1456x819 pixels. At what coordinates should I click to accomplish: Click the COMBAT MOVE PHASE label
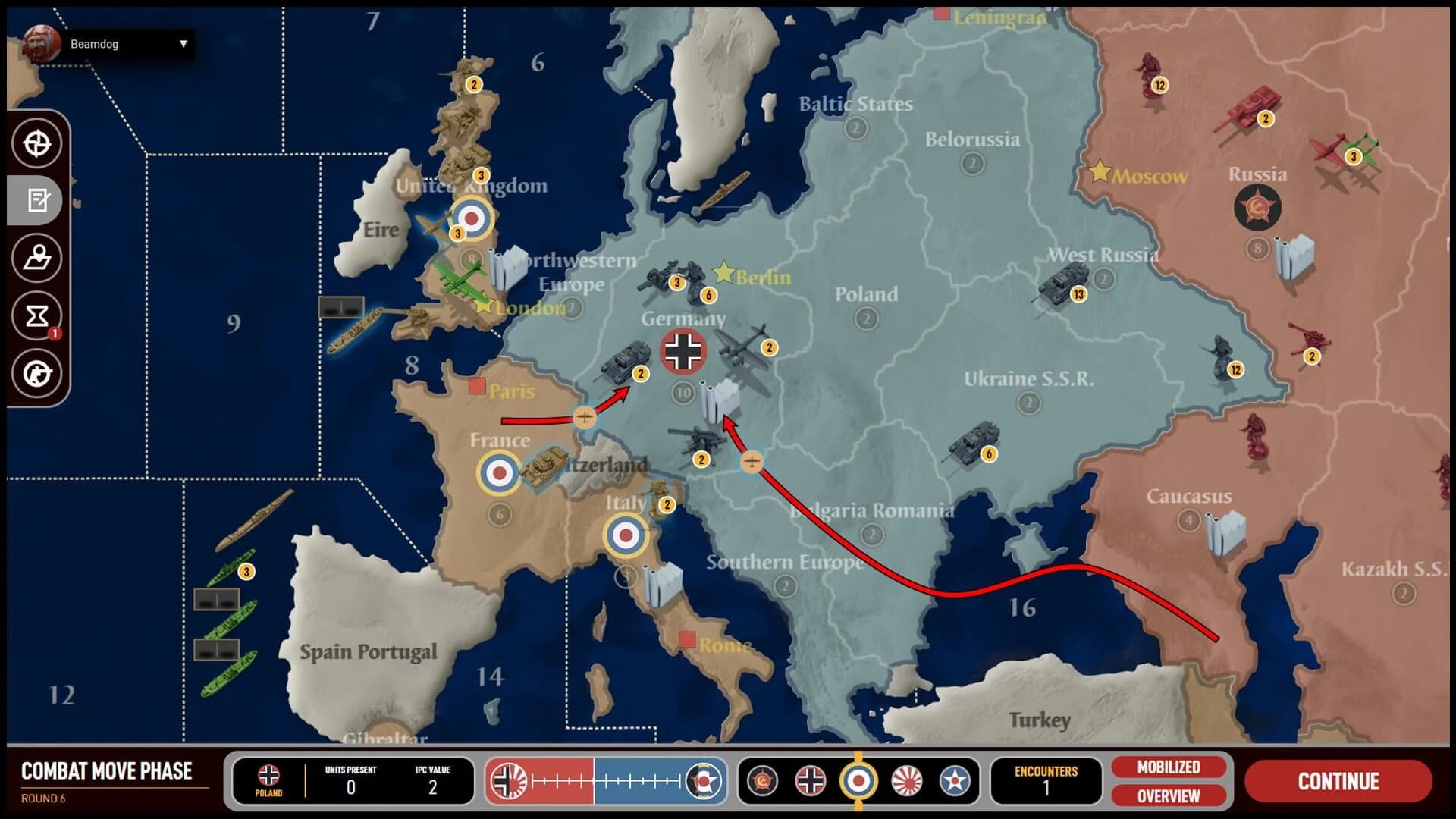click(x=106, y=771)
